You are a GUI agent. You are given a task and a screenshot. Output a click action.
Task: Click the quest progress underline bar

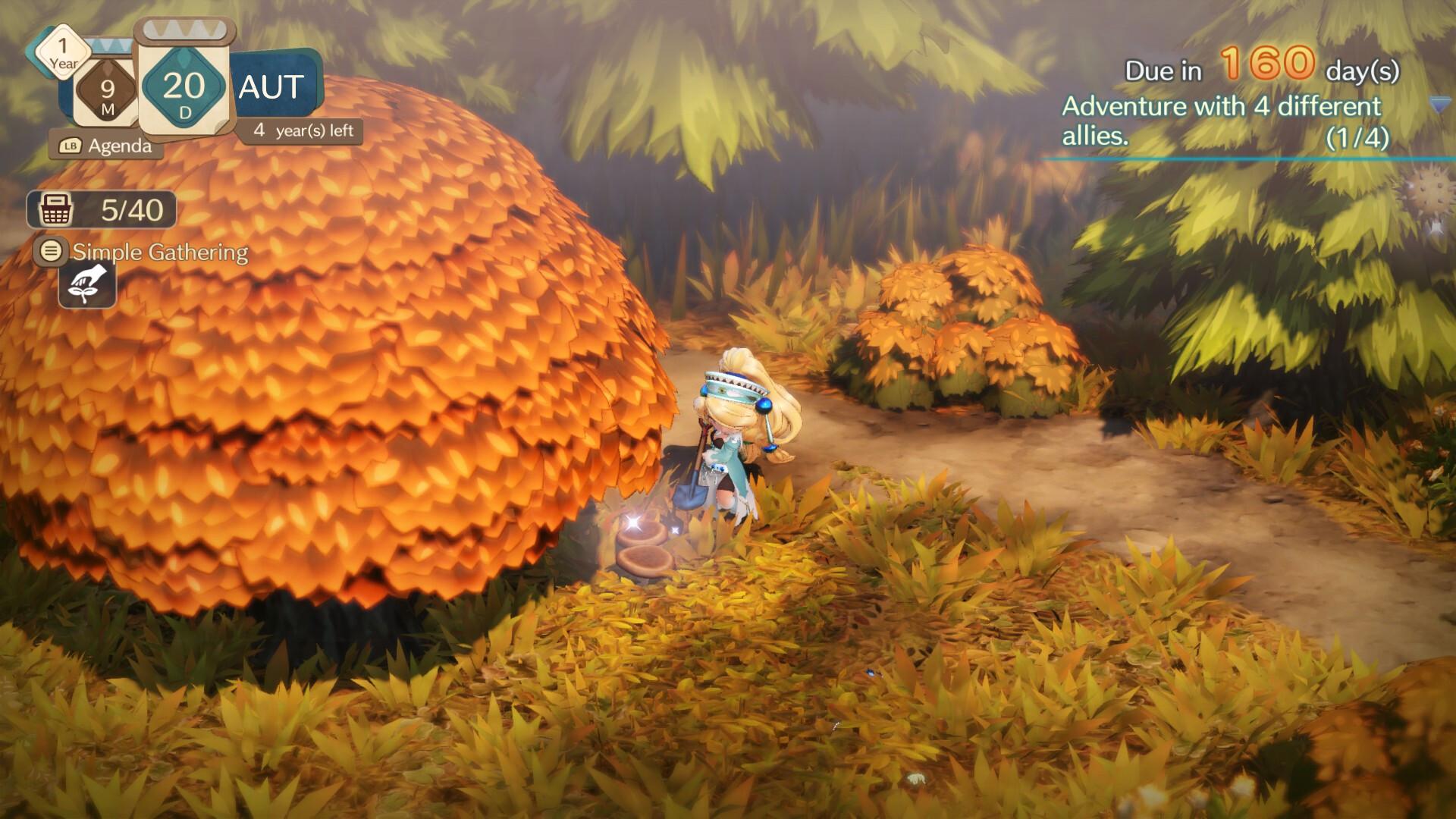pyautogui.click(x=1244, y=159)
